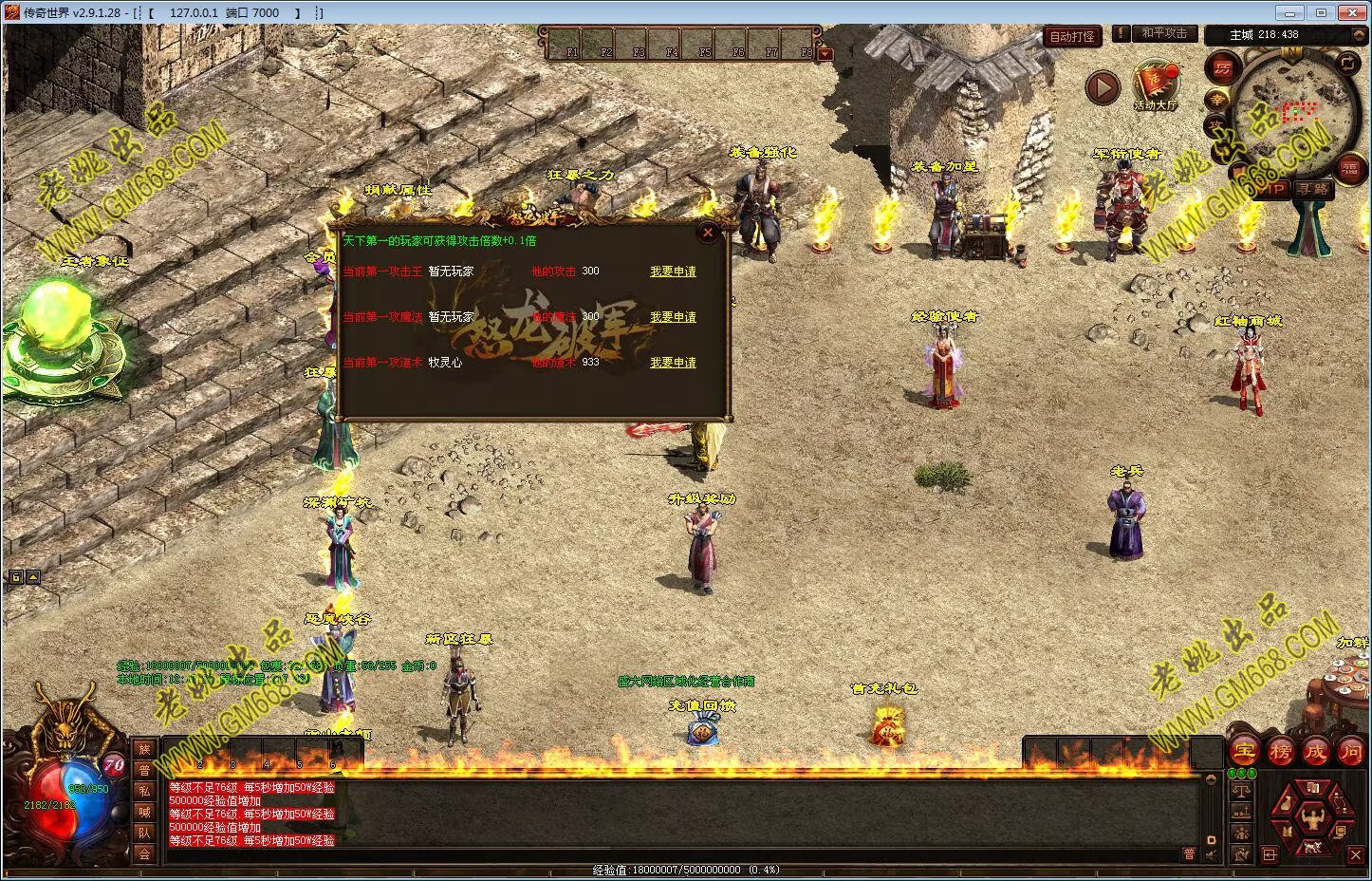Switch chat to the 私 private channel

pos(144,791)
